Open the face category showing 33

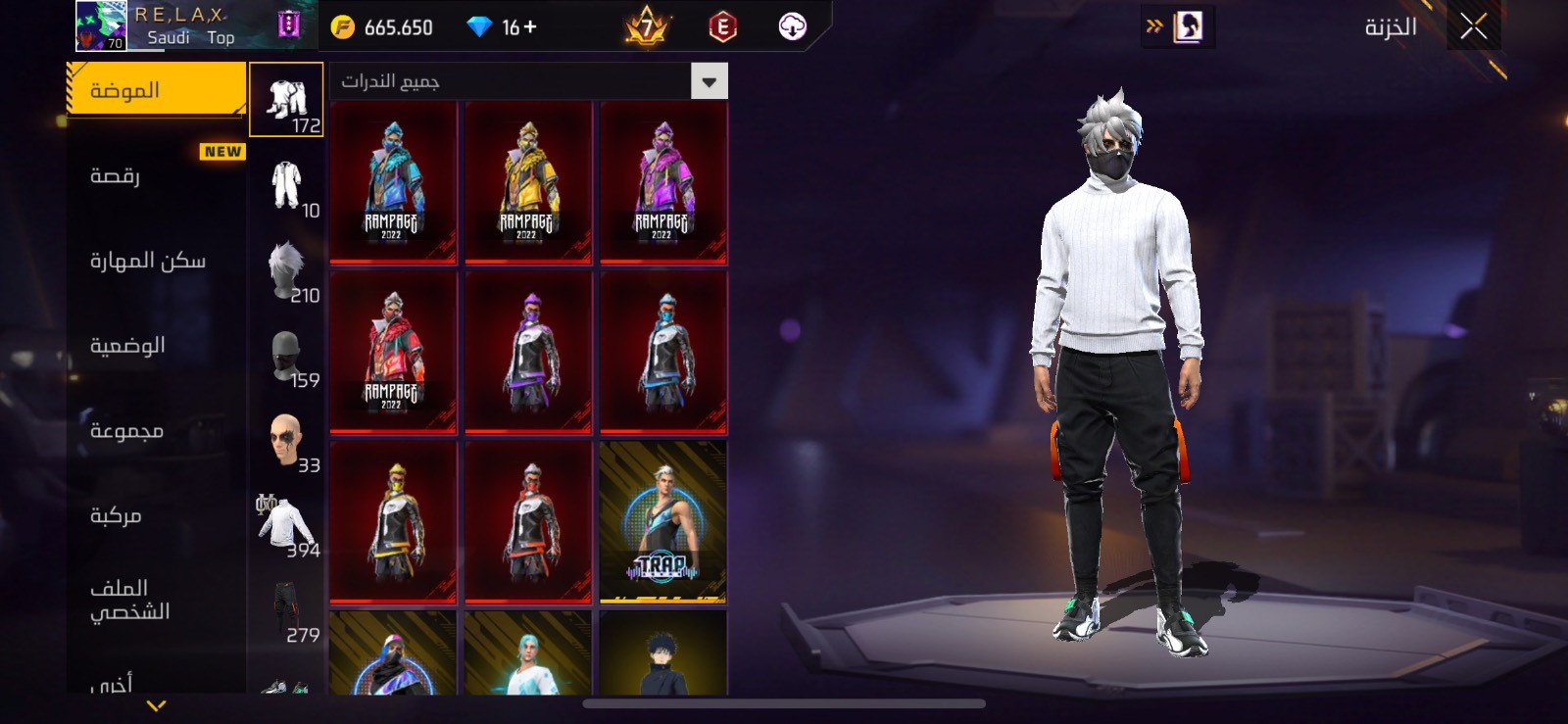286,441
